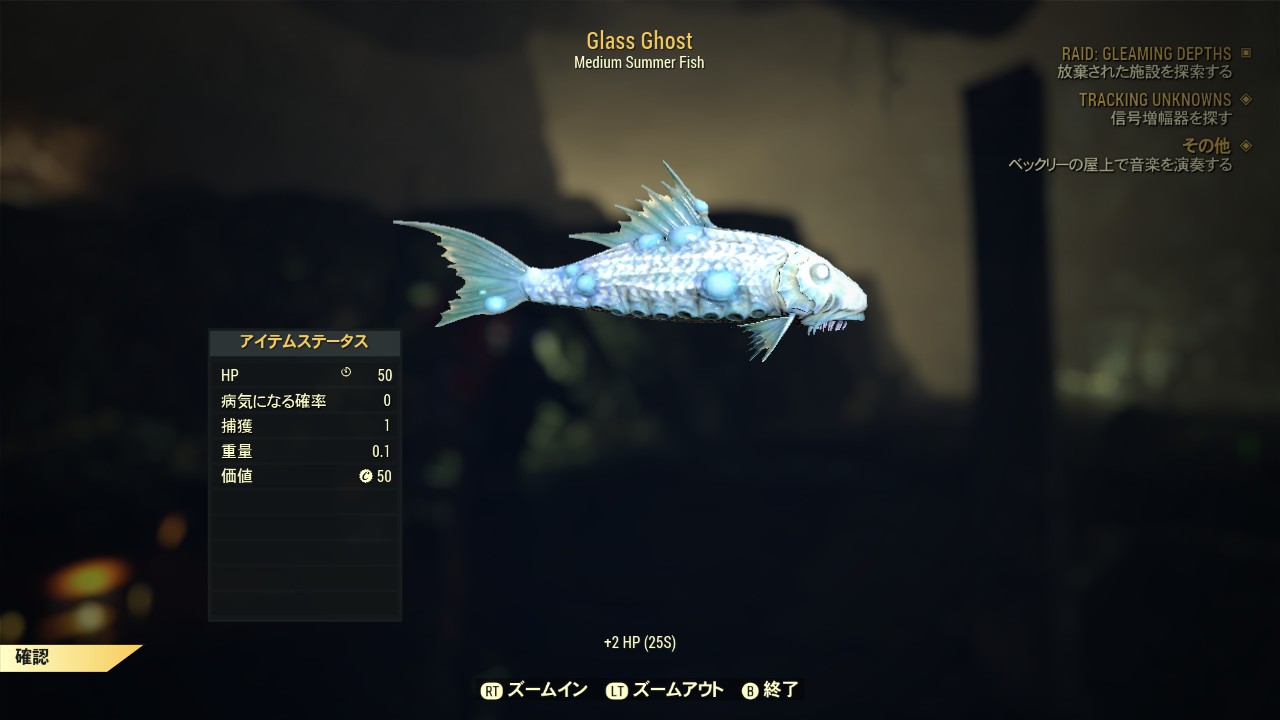Click the HP 50 stat row
The height and width of the screenshot is (720, 1280).
304,375
